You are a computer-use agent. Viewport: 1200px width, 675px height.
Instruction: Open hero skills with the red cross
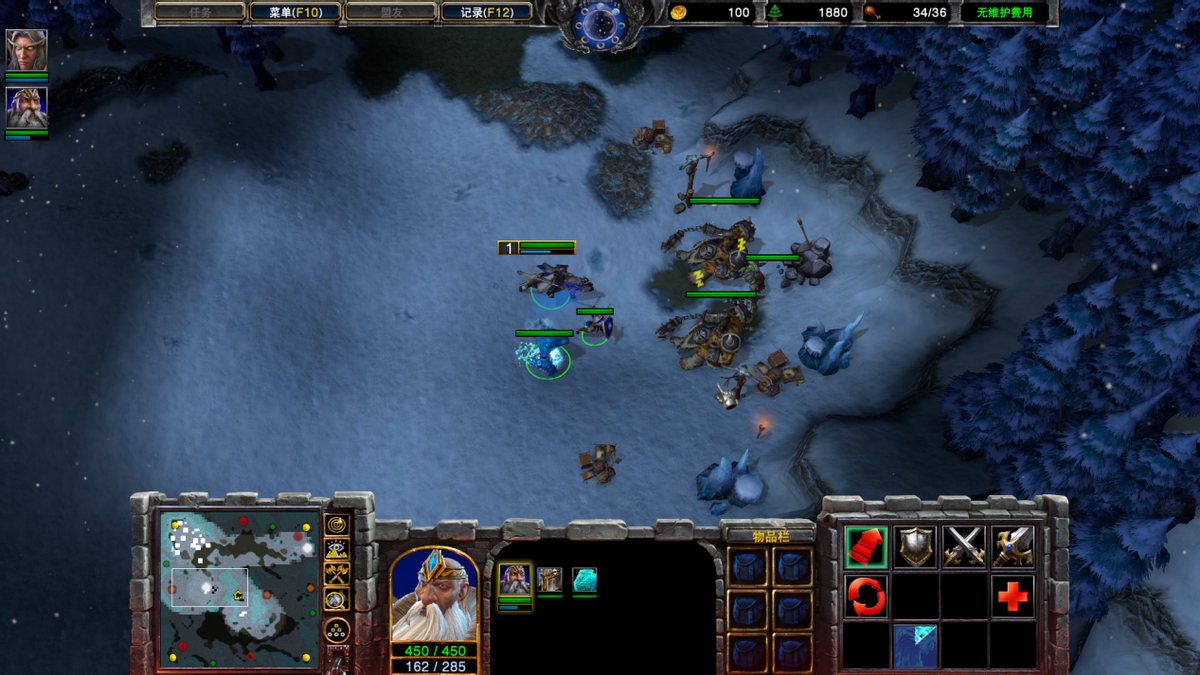click(x=1013, y=597)
